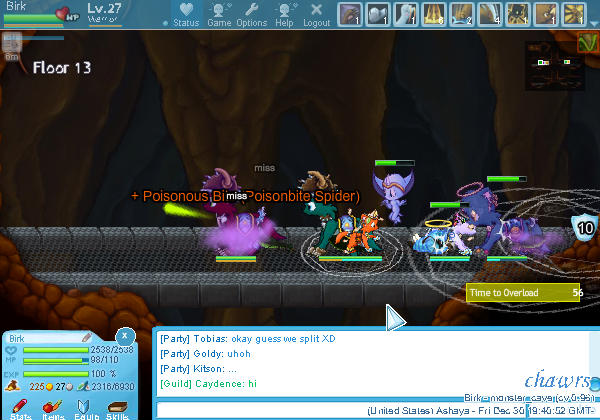
Task: Open the Equip screen
Action: point(86,409)
